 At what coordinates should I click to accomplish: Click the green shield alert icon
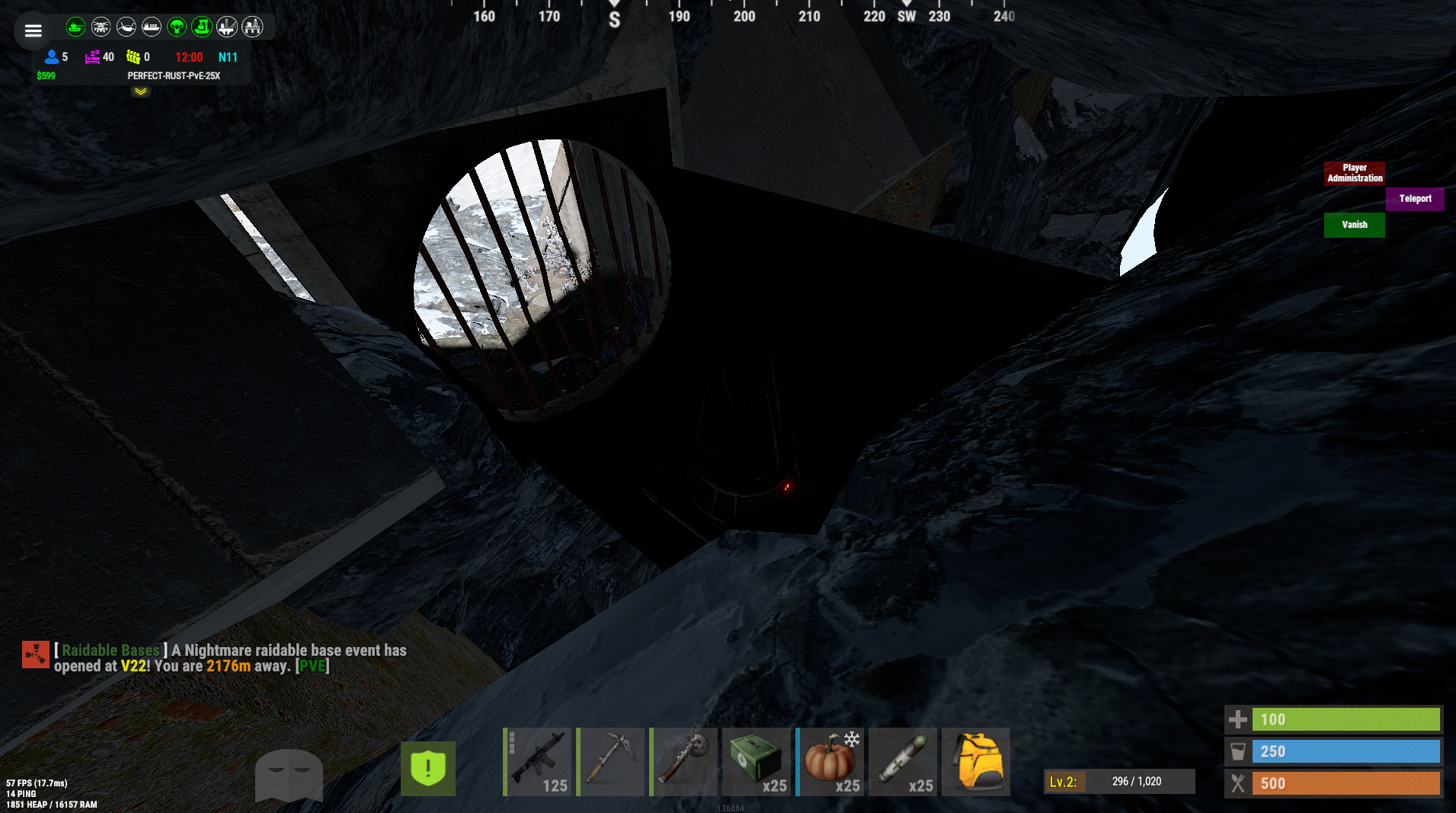pyautogui.click(x=428, y=768)
